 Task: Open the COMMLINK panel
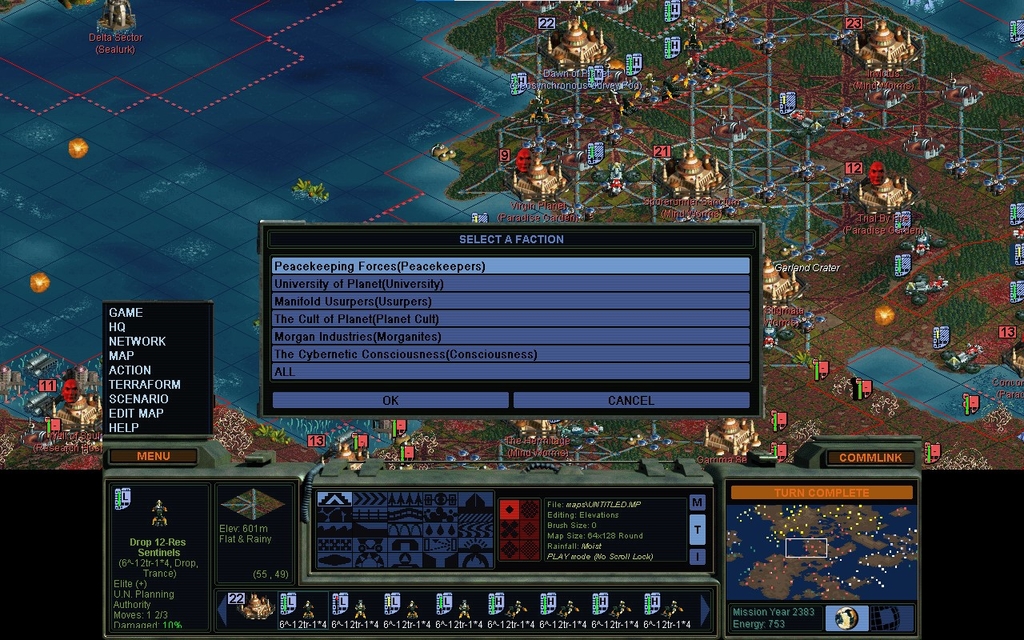pos(869,457)
